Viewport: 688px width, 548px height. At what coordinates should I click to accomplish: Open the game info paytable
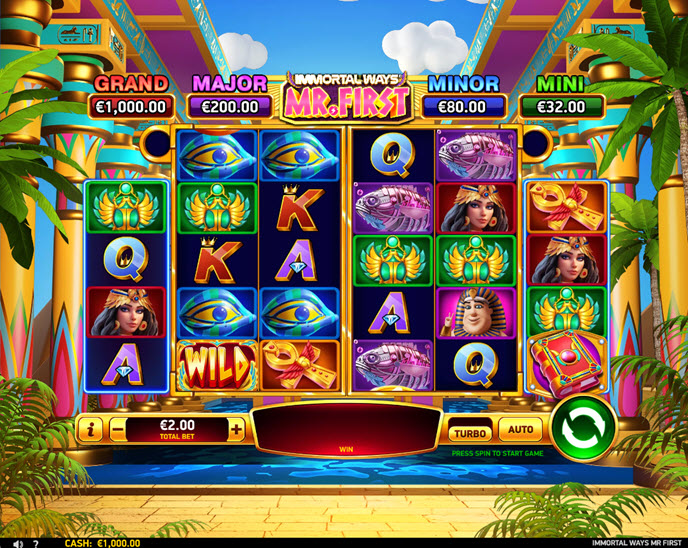[90, 430]
